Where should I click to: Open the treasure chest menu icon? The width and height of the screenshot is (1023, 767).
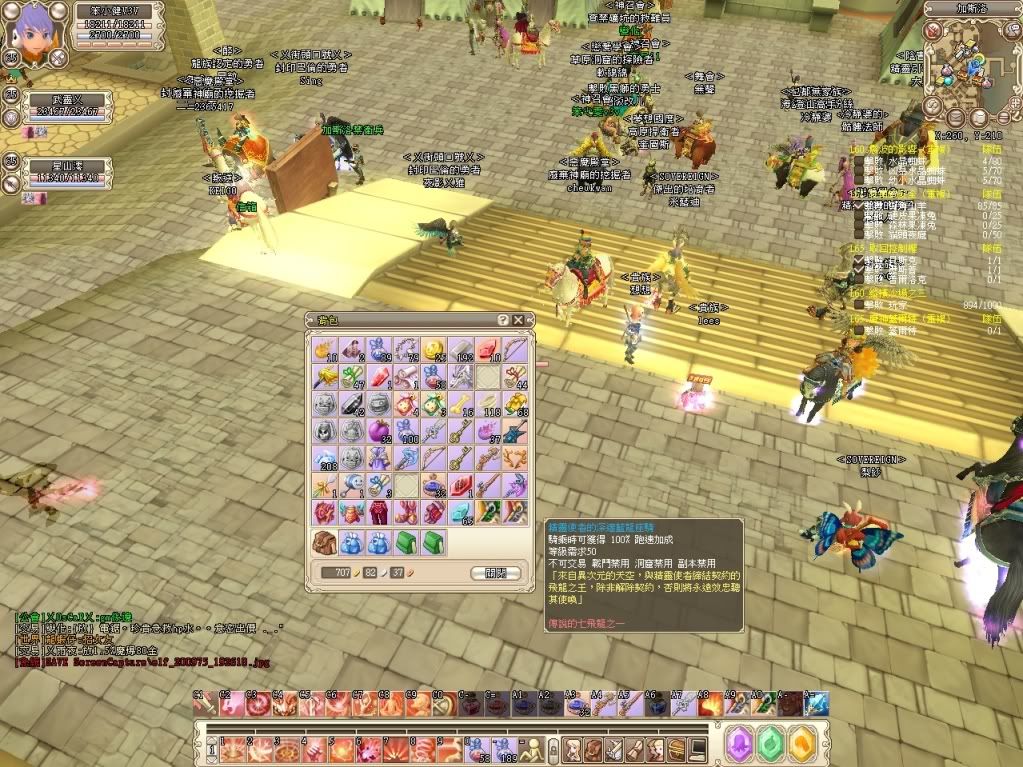(675, 748)
